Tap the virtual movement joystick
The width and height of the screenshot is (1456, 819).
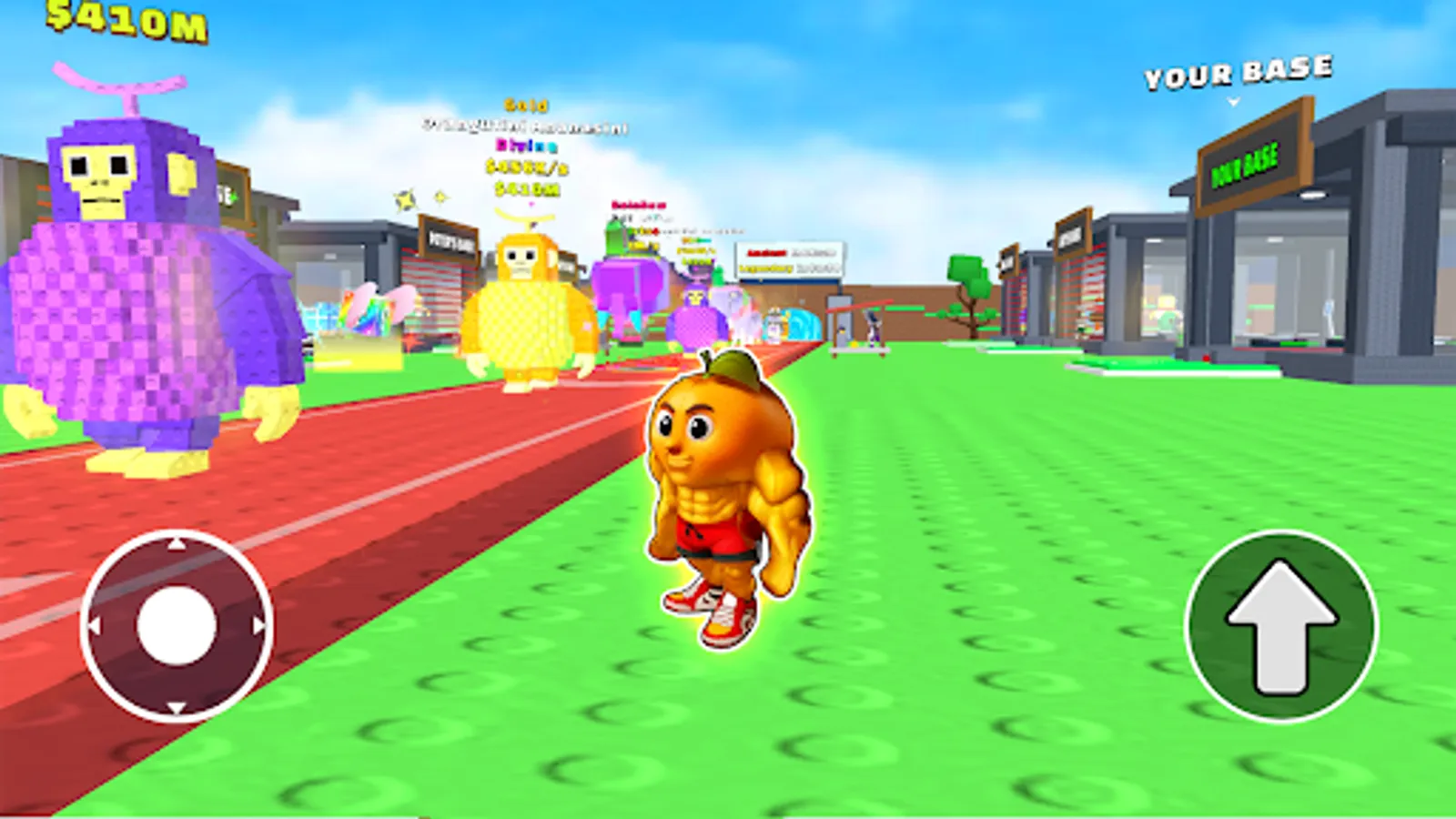[x=176, y=626]
